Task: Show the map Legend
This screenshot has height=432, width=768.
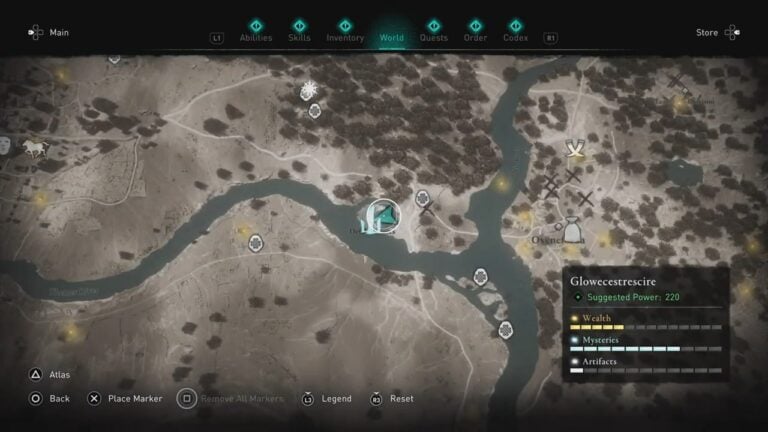Action: 325,398
